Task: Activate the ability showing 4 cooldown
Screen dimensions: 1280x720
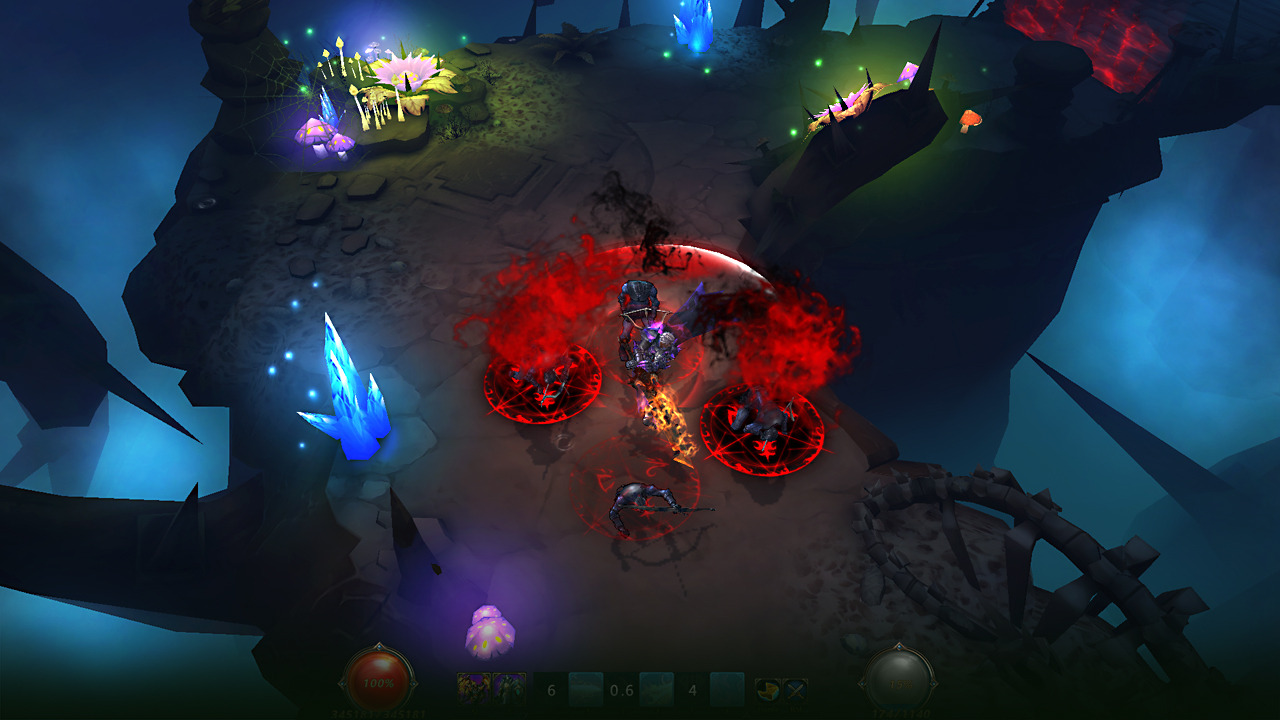Action: pyautogui.click(x=727, y=689)
